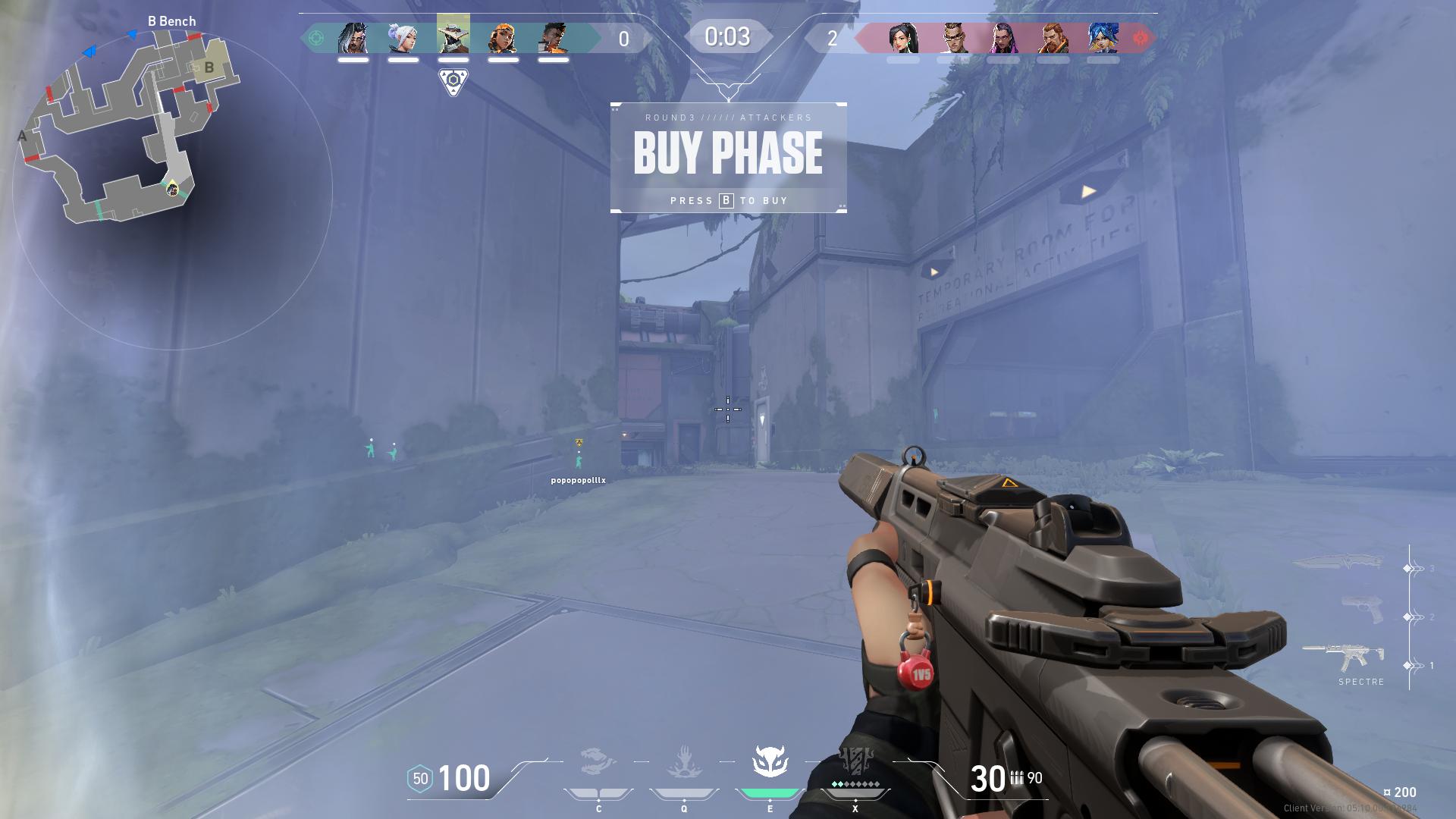Click the Phoenix teammate portrait
Viewport: 1456px width, 819px height.
click(554, 37)
